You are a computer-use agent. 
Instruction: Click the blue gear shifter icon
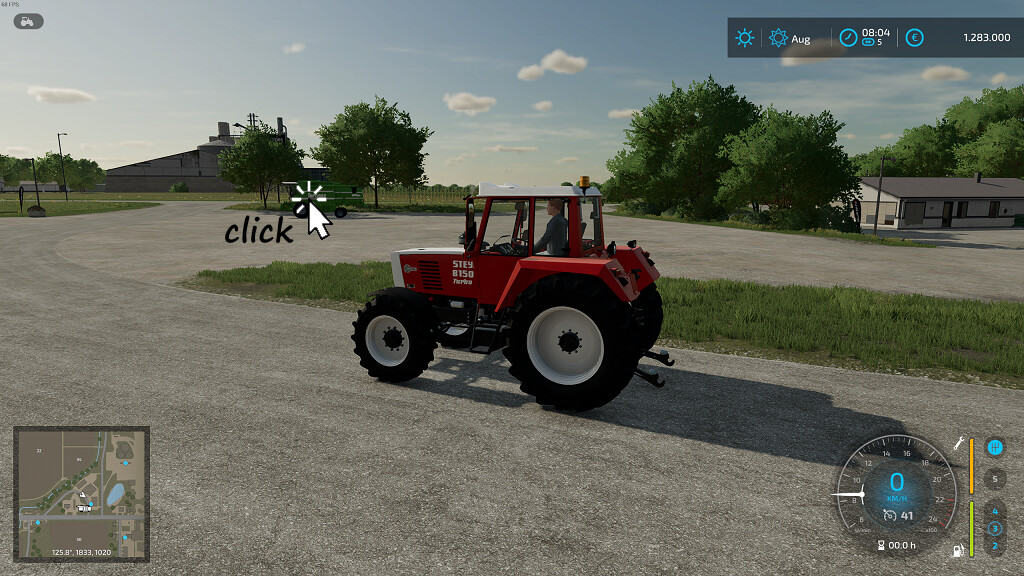point(995,447)
